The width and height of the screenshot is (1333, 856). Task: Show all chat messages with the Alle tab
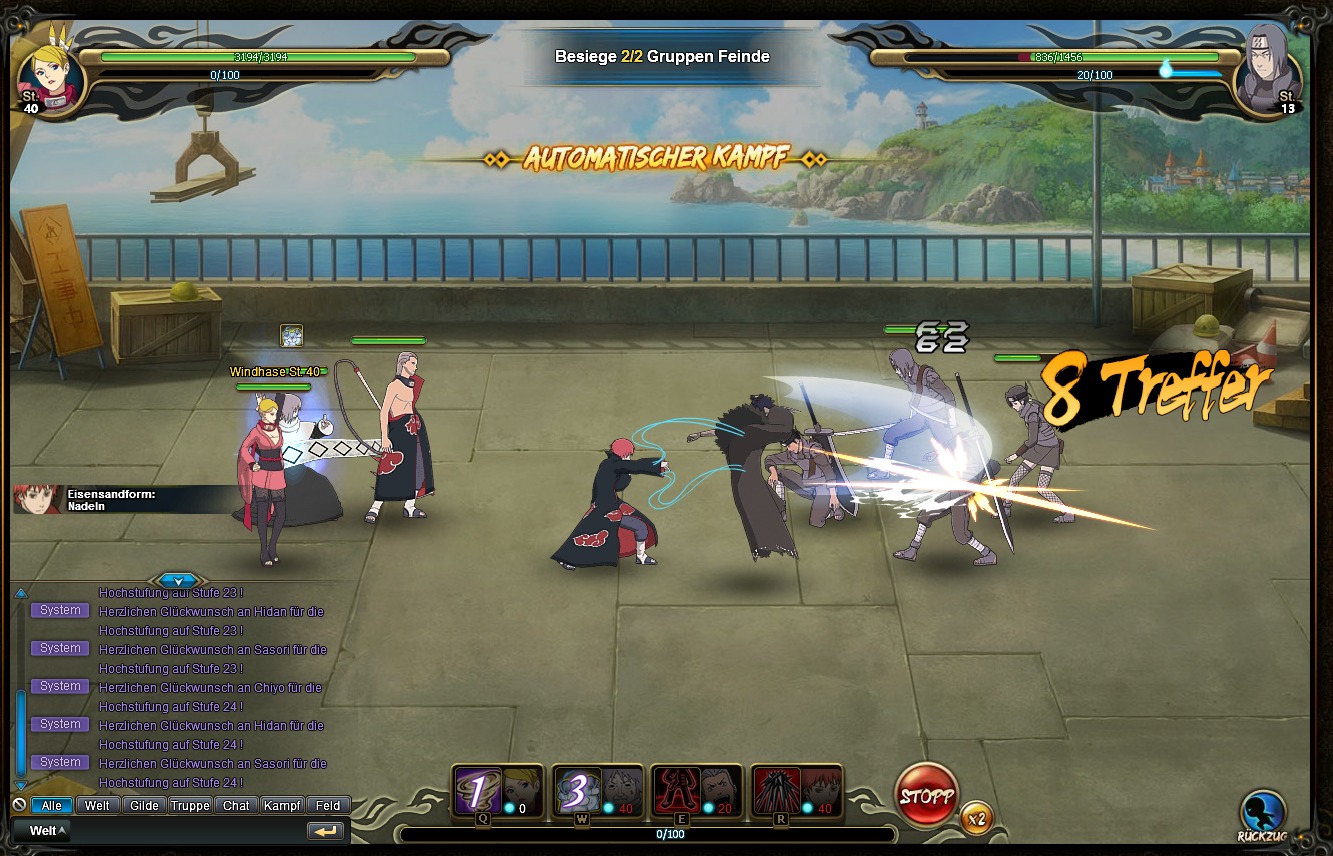[x=51, y=805]
